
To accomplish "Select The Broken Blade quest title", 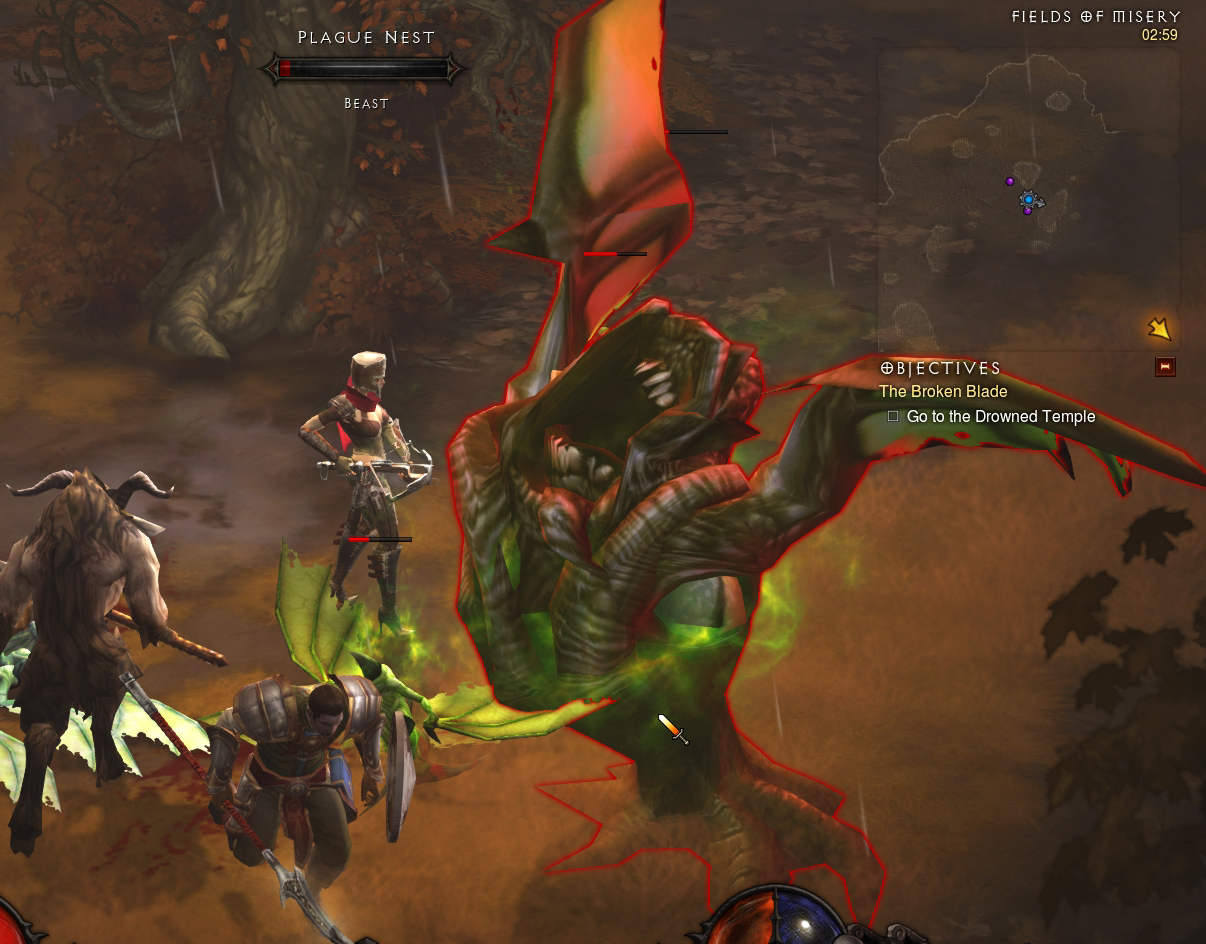I will point(943,391).
